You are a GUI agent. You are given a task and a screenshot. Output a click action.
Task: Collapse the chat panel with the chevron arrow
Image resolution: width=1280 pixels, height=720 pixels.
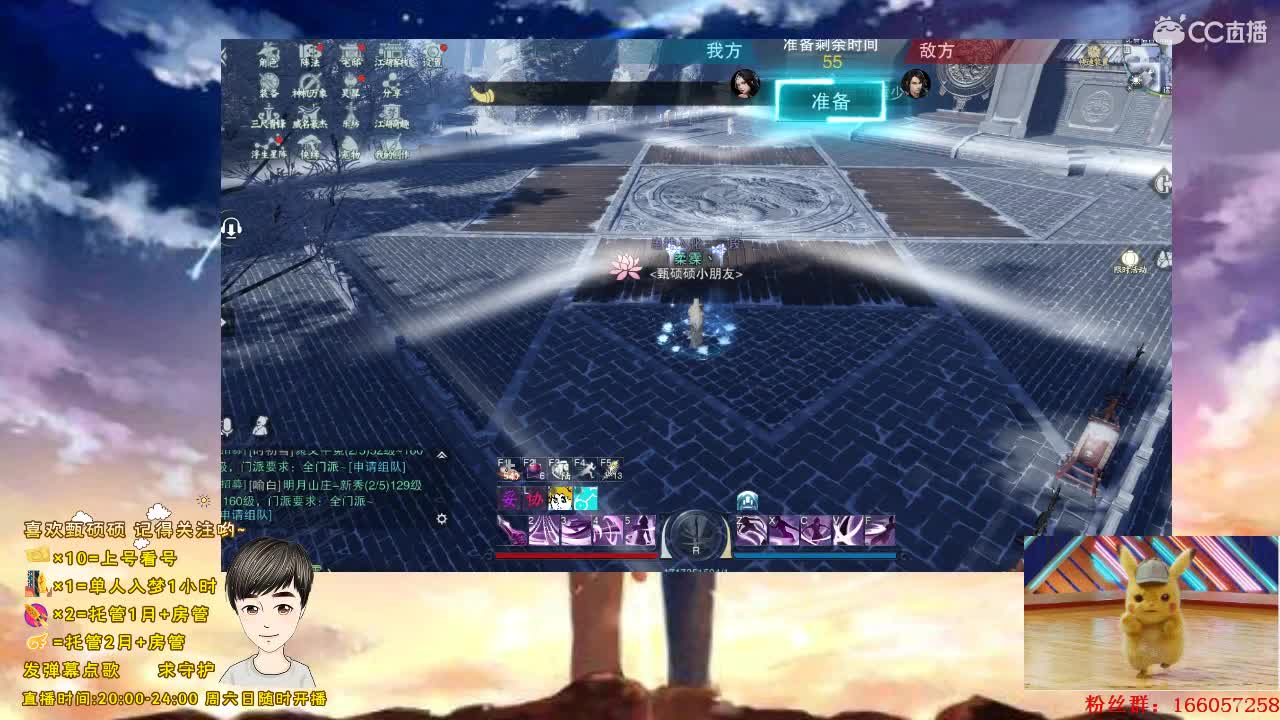click(x=441, y=454)
